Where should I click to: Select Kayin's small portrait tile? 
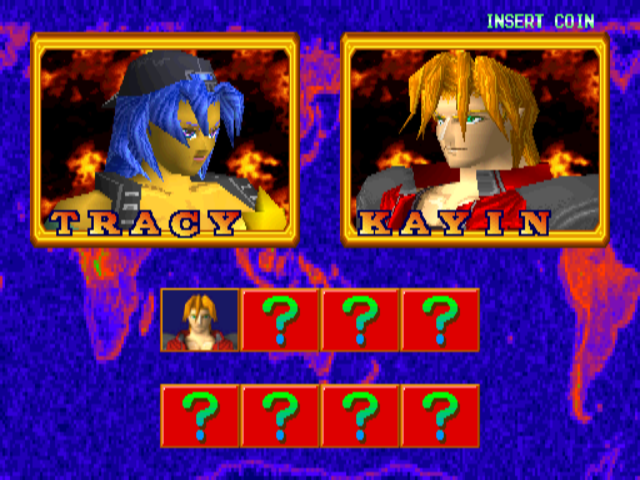pos(200,320)
